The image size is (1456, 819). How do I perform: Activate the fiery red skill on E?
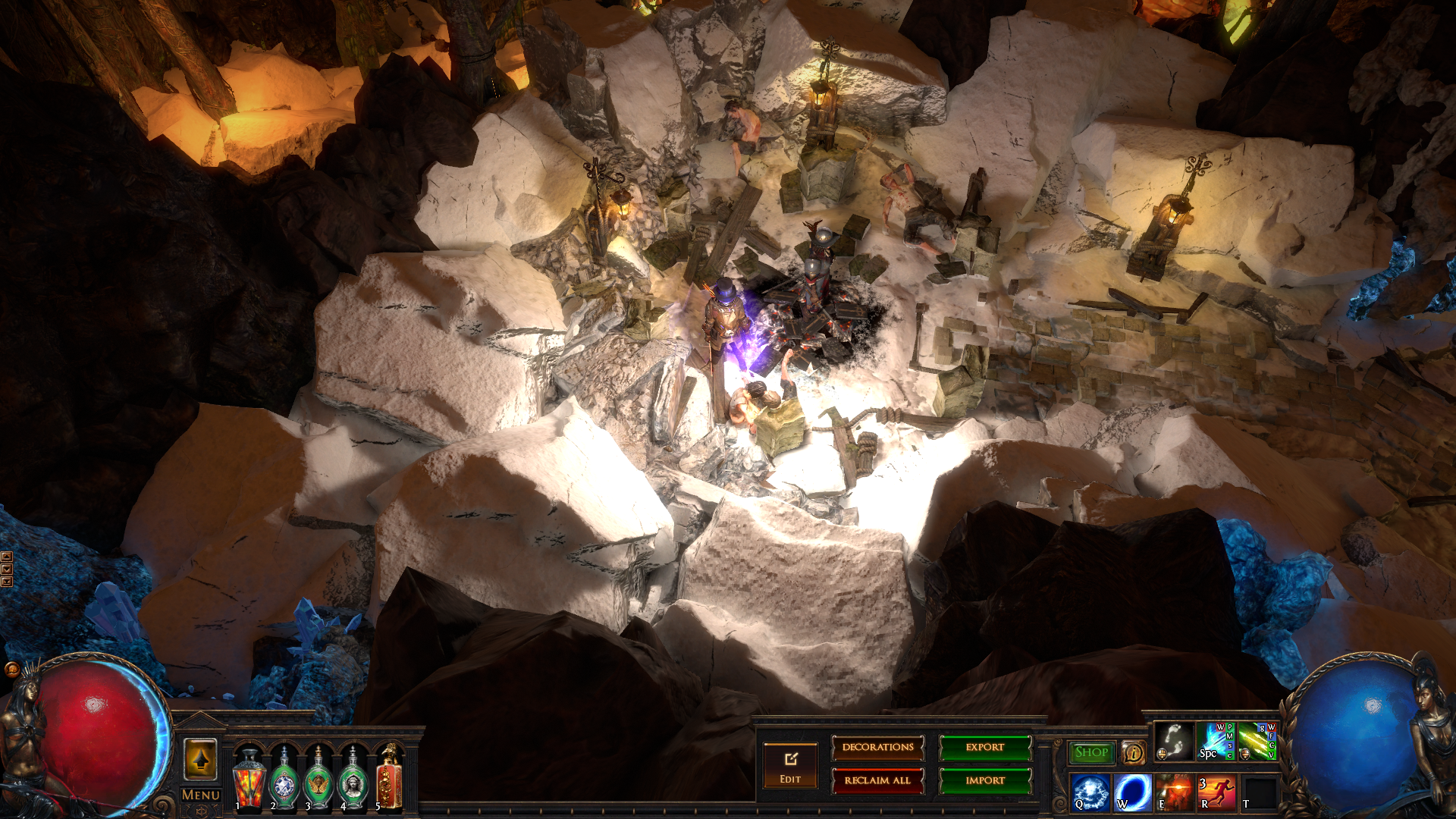coord(1174,792)
